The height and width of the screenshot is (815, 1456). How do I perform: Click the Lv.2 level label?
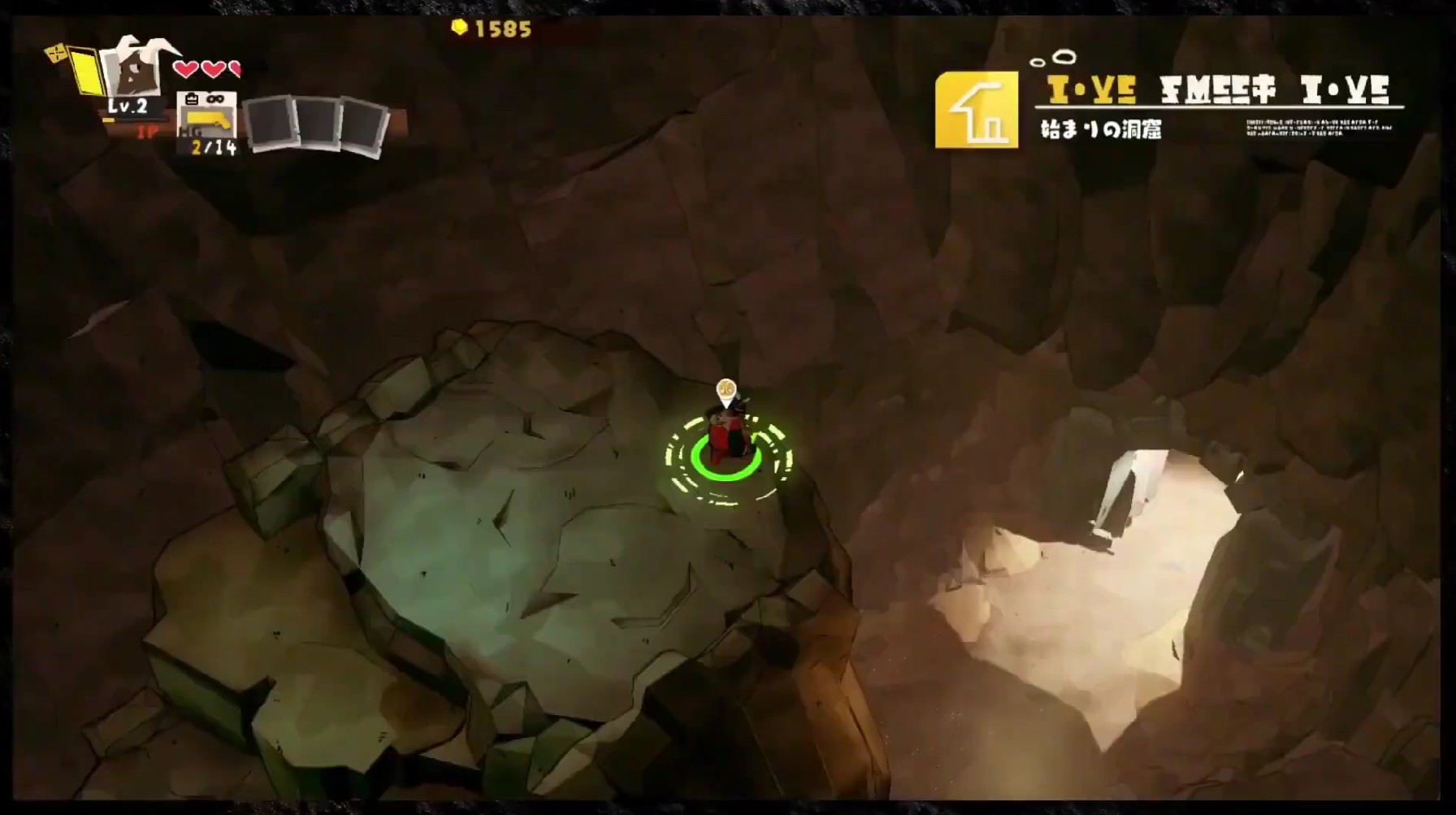[128, 106]
